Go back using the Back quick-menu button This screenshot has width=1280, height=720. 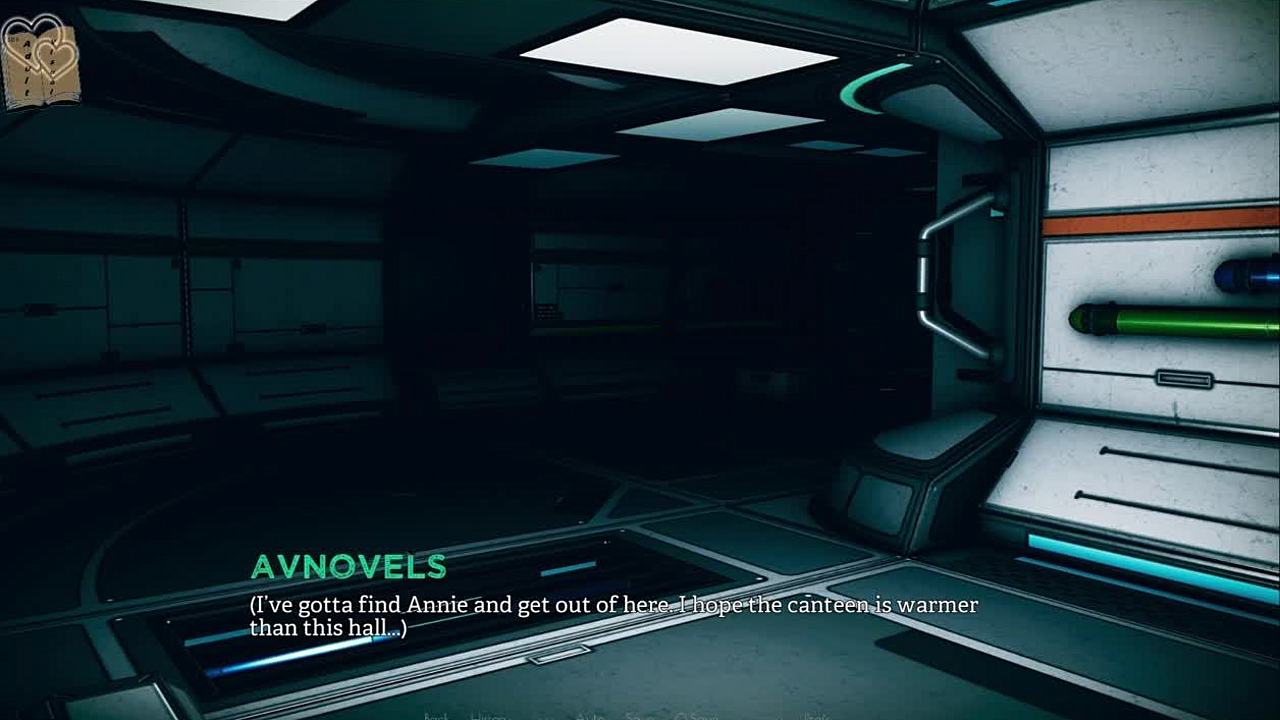[435, 716]
